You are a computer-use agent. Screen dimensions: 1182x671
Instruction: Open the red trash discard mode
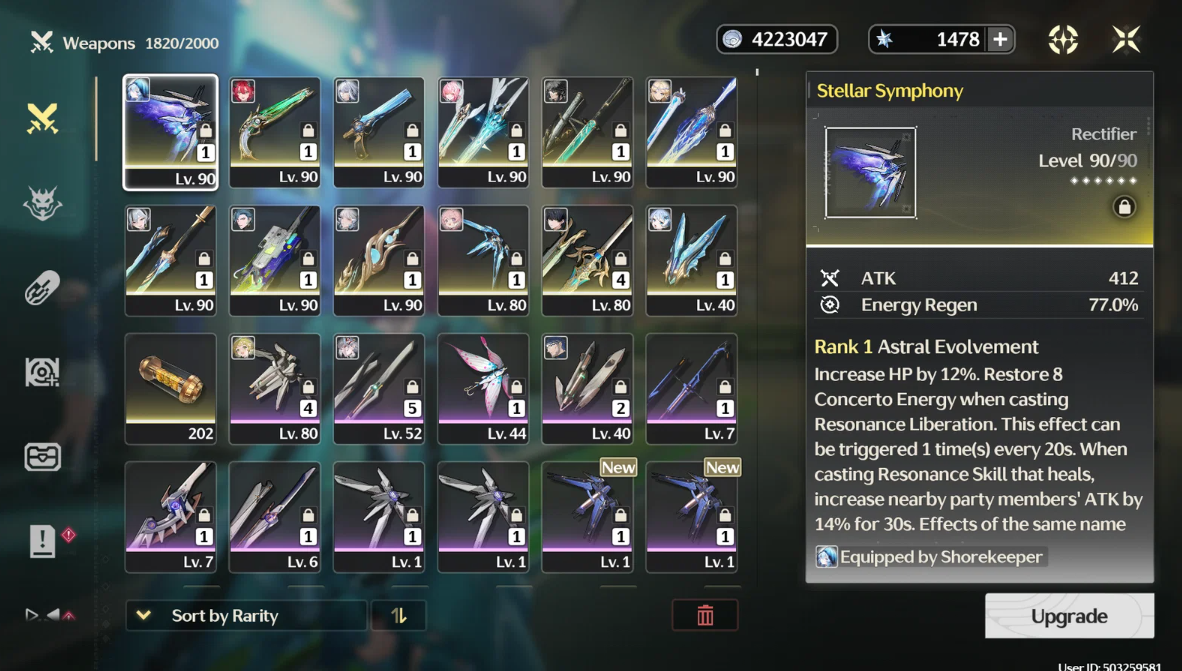(x=705, y=616)
